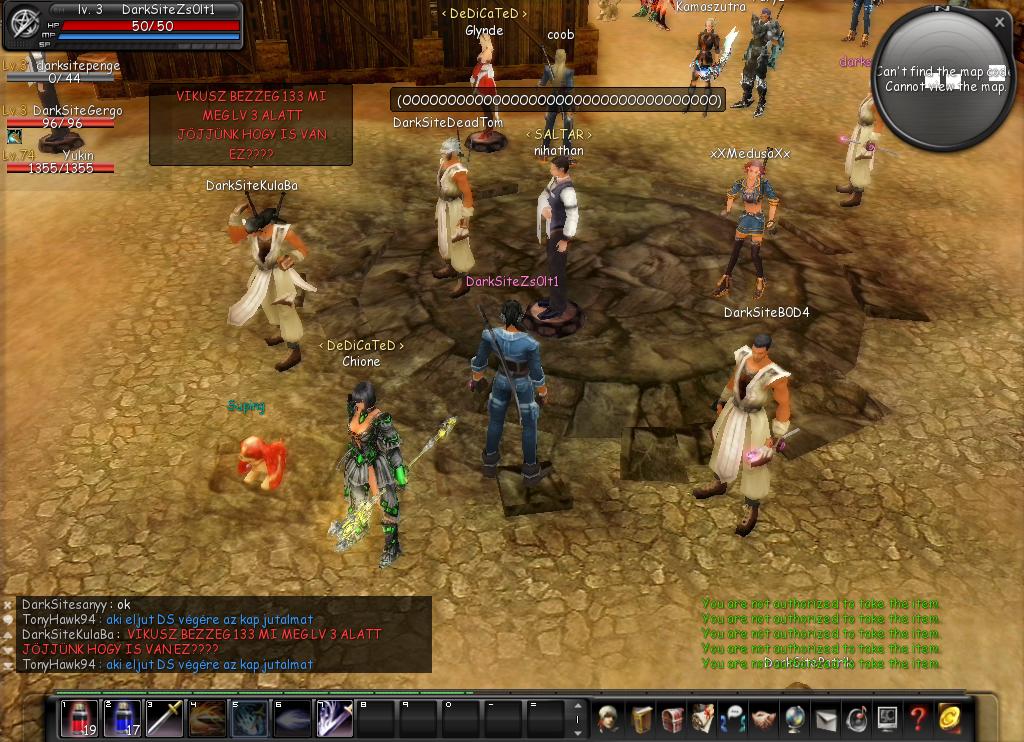This screenshot has height=742, width=1024.
Task: Open the quest scroll icon
Action: click(x=702, y=718)
